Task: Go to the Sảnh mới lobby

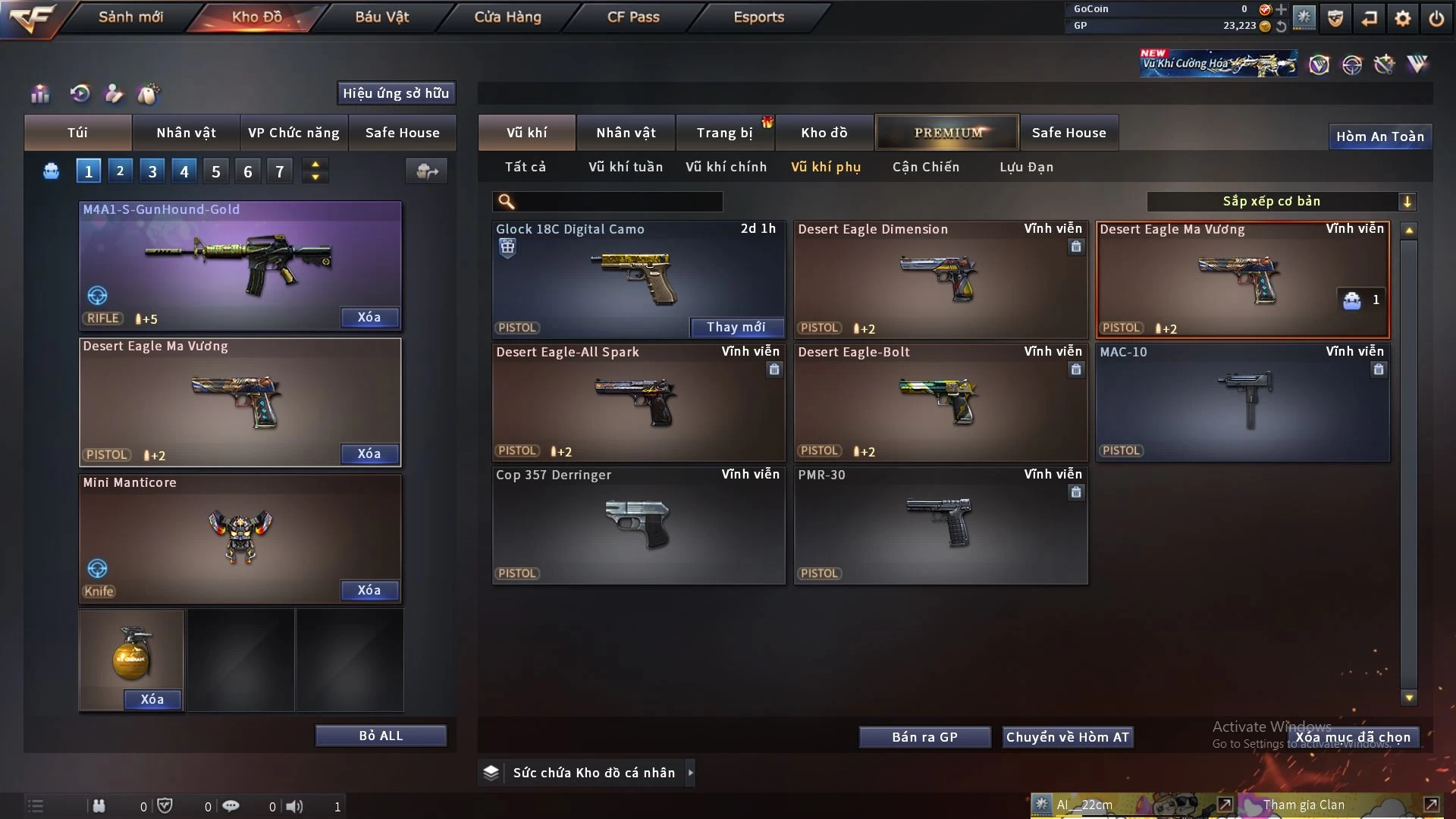Action: [130, 17]
